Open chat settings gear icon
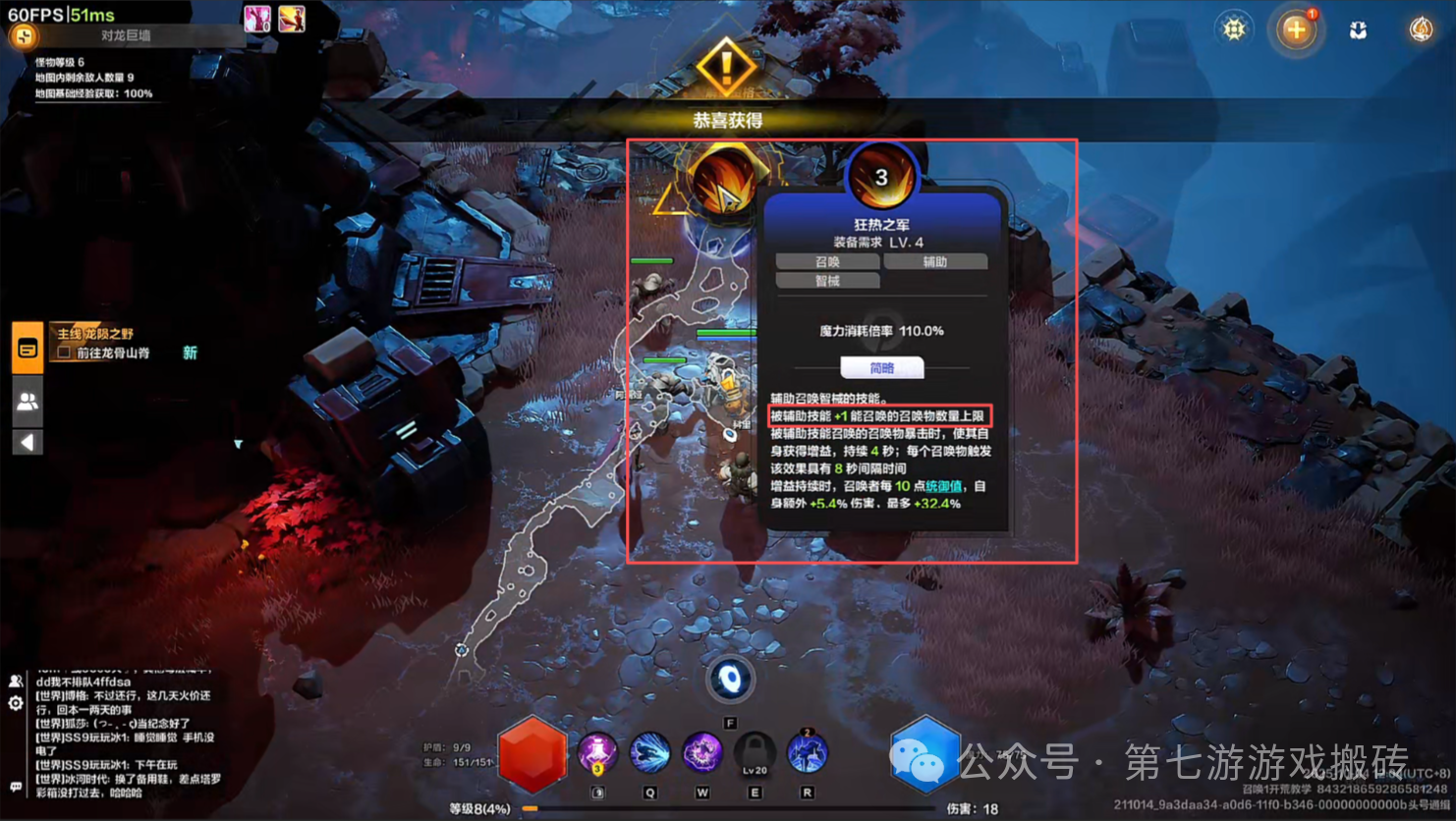 16,703
